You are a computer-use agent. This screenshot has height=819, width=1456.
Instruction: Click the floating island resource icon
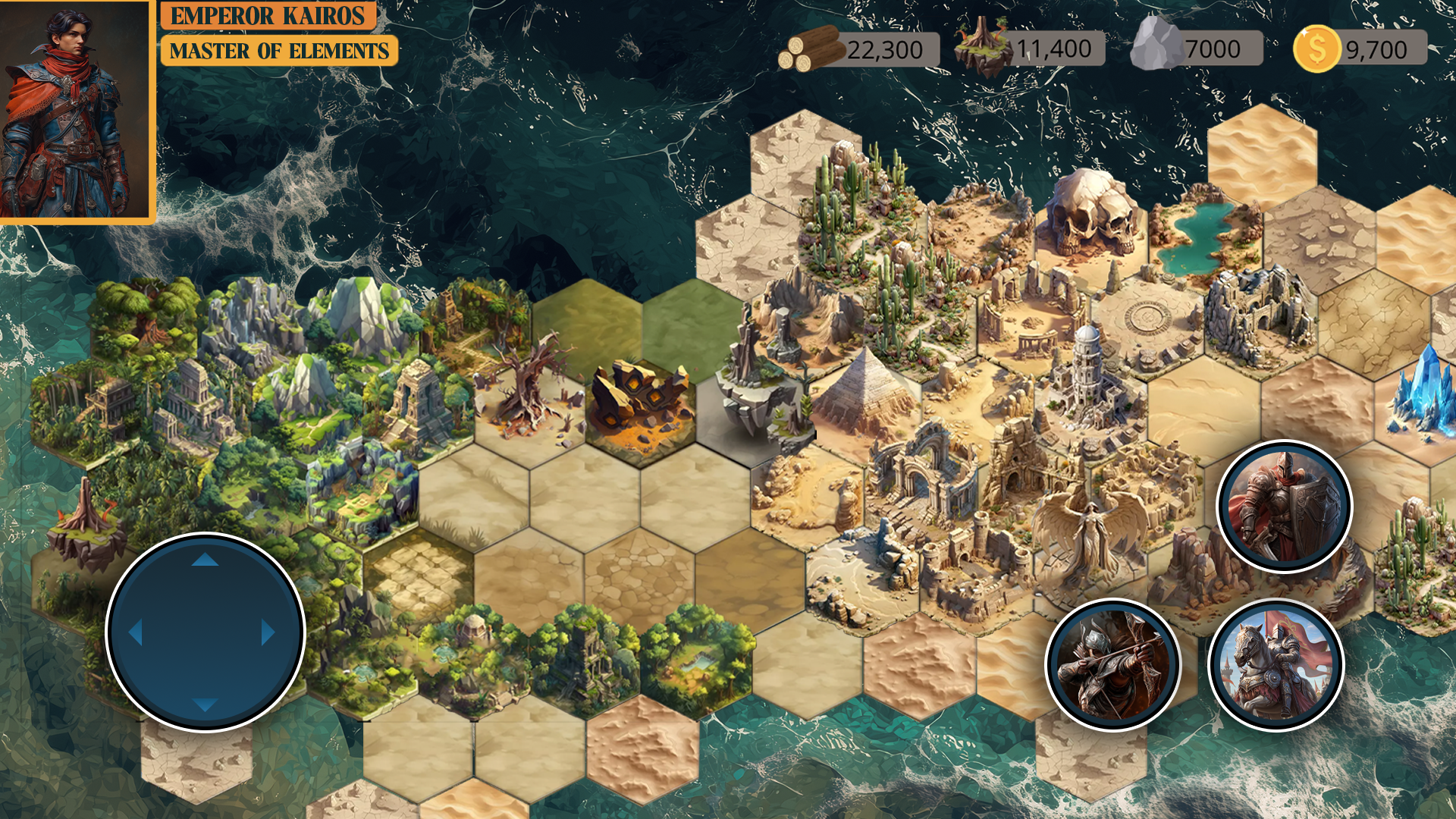pyautogui.click(x=983, y=45)
